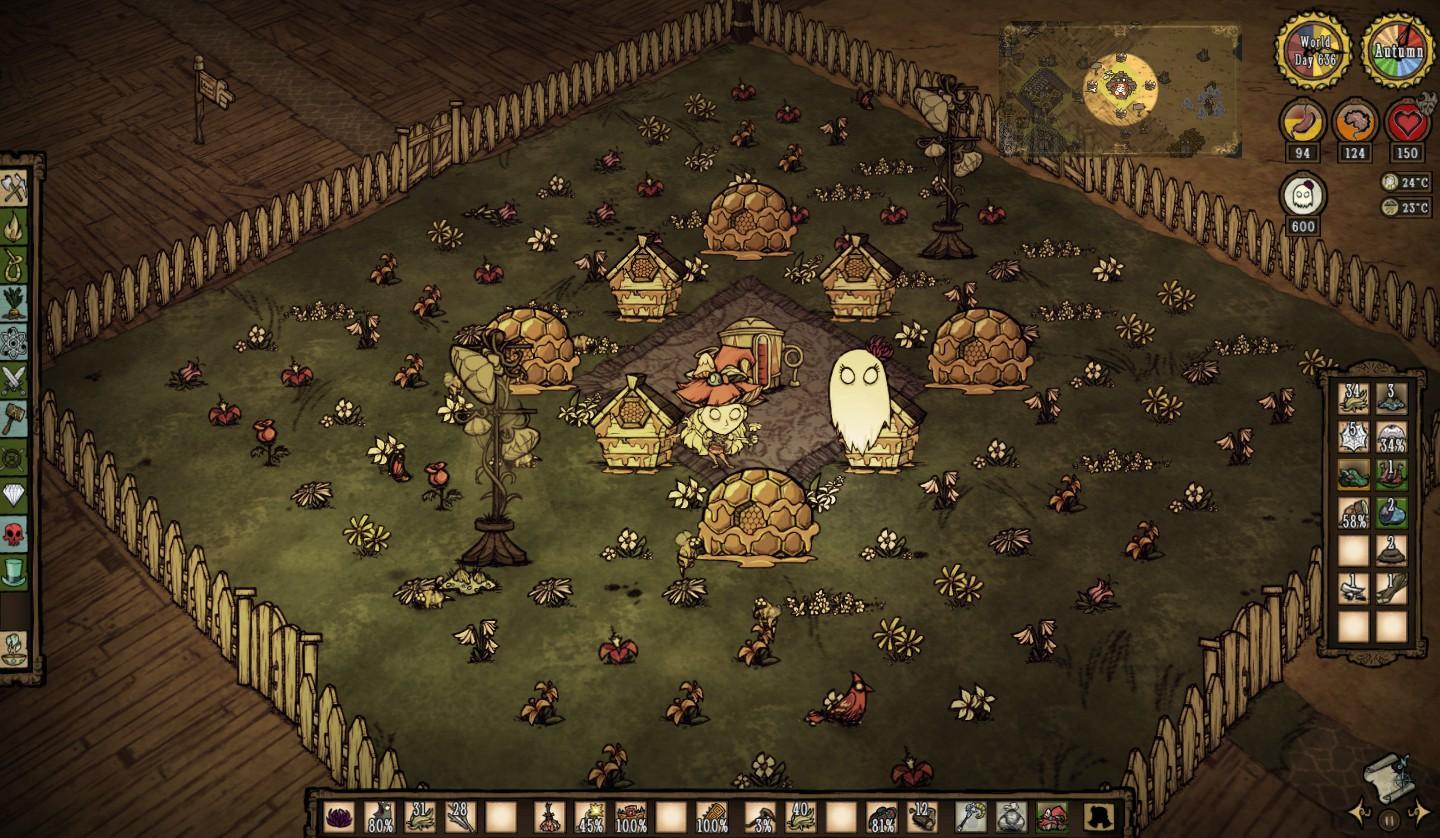The width and height of the screenshot is (1440, 838).
Task: Select the Survival rope-loop crafting tab
Action: pos(15,264)
